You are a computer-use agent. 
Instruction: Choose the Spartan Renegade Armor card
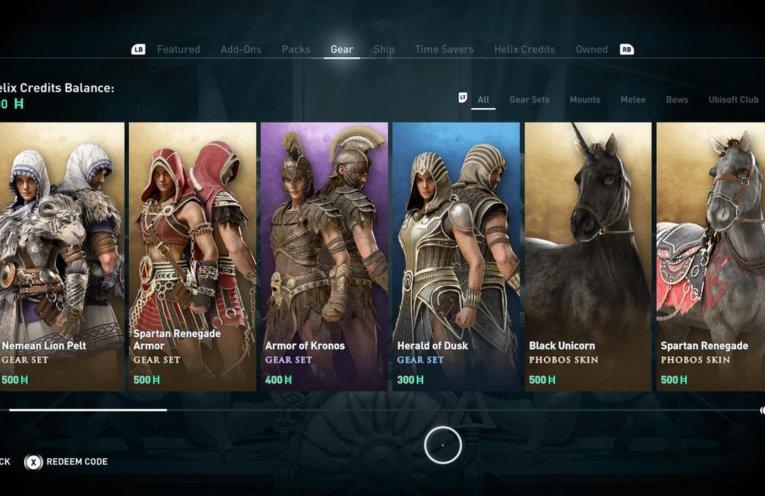click(x=192, y=256)
